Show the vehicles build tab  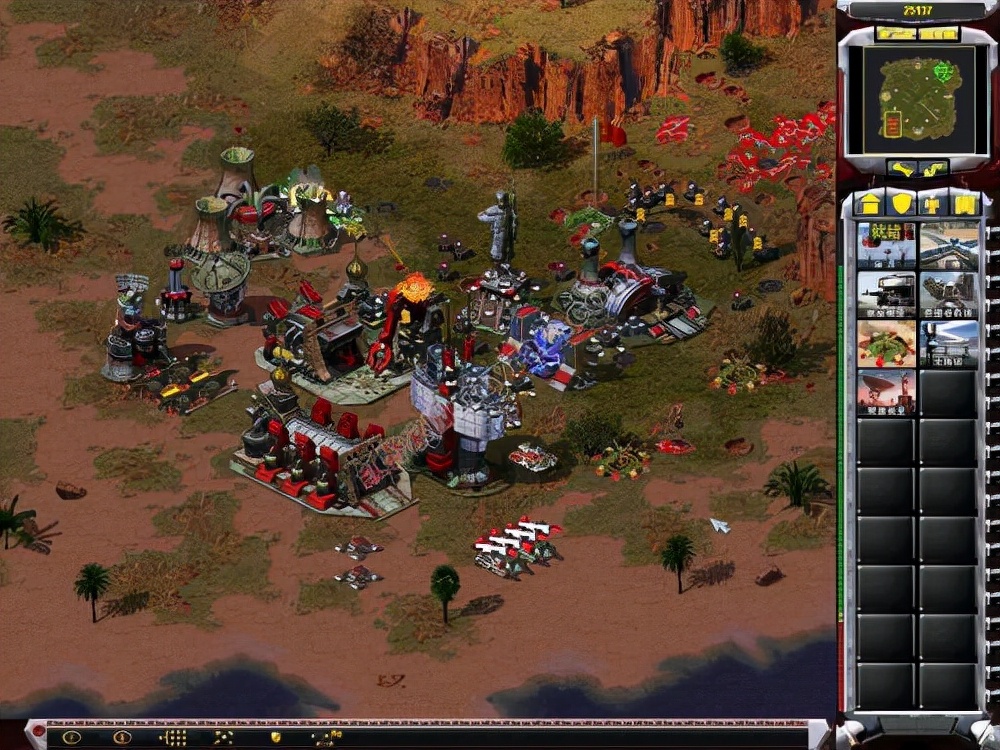[x=964, y=204]
